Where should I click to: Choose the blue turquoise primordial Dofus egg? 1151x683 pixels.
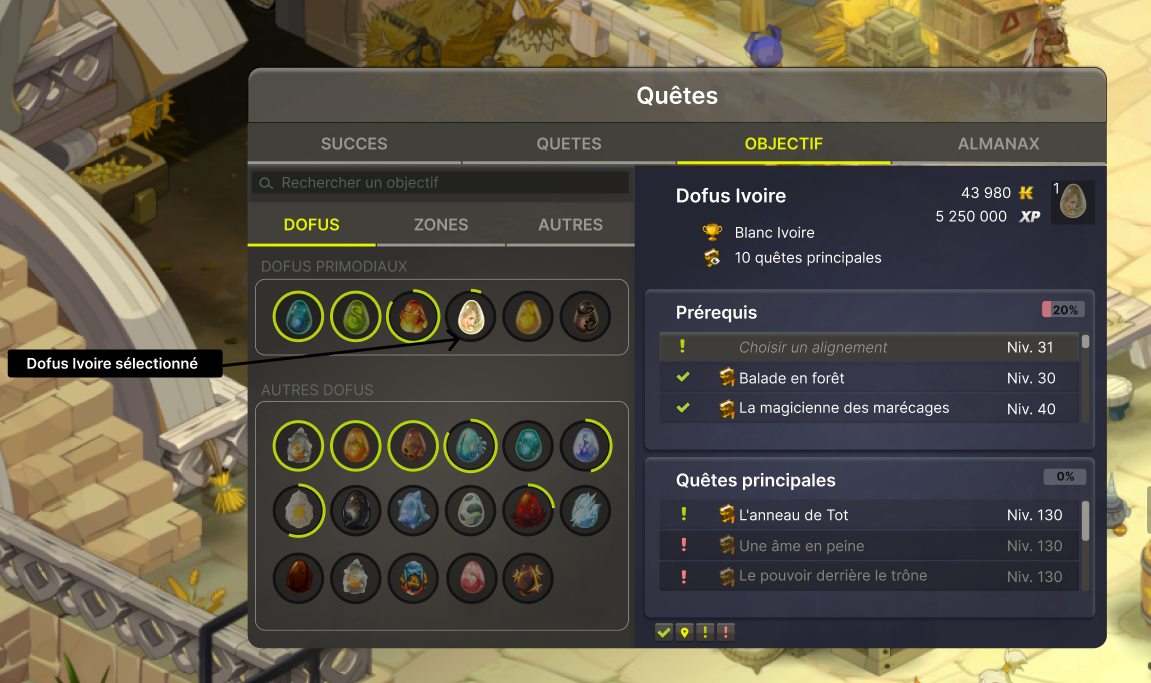[298, 316]
